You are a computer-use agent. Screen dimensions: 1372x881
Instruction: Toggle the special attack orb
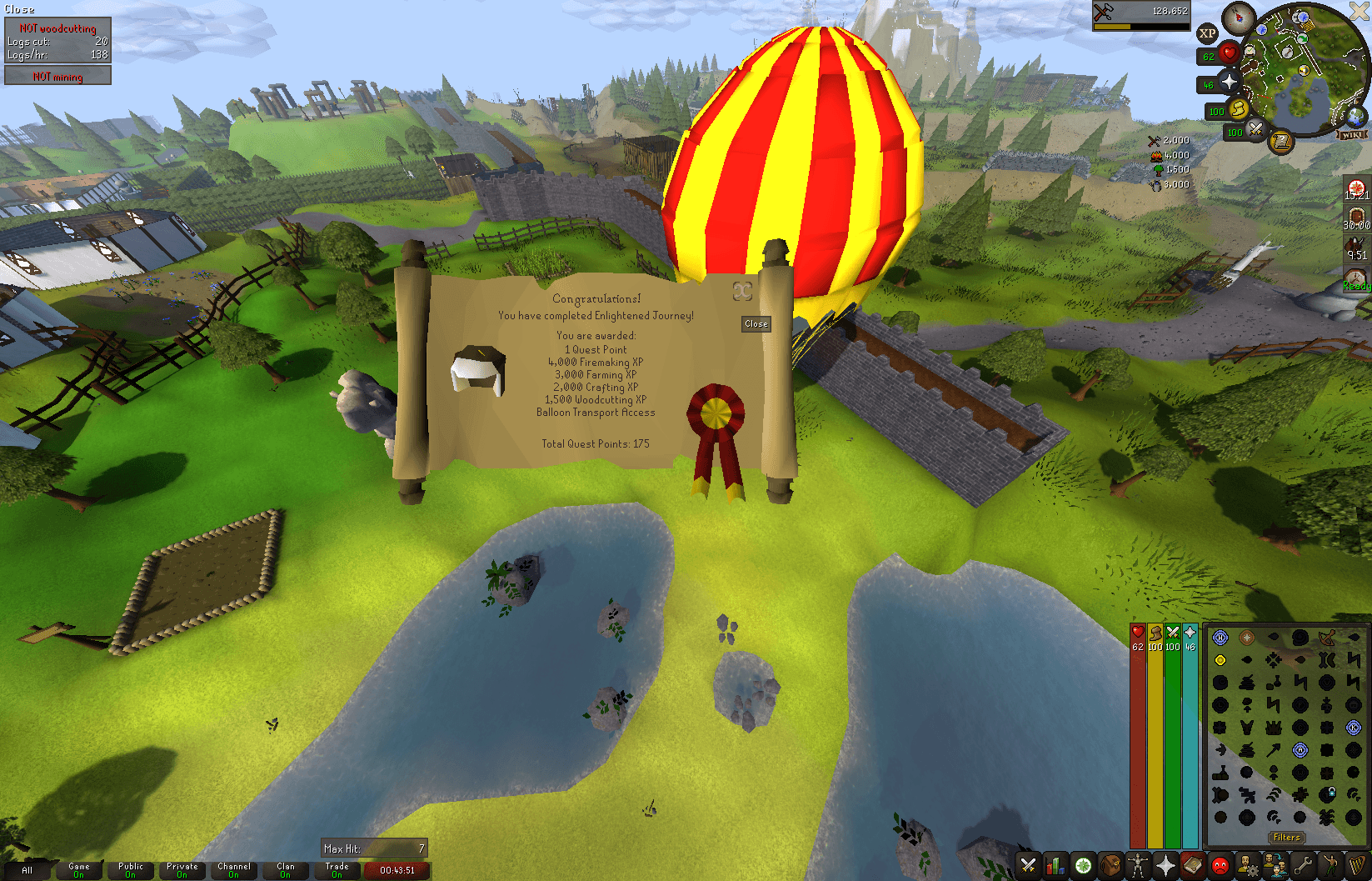point(1255,130)
